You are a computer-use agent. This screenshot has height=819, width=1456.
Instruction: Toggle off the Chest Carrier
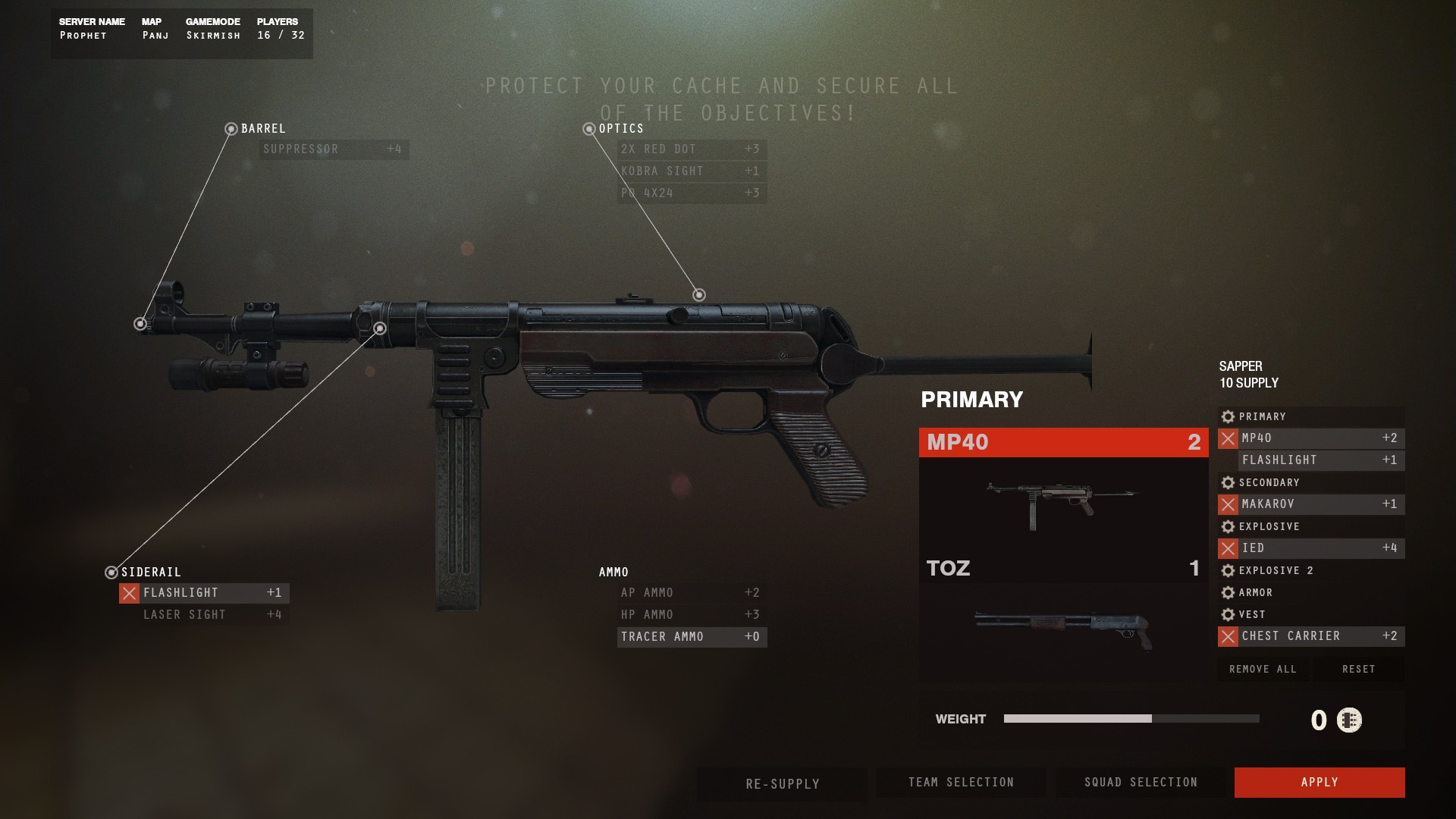coord(1228,637)
